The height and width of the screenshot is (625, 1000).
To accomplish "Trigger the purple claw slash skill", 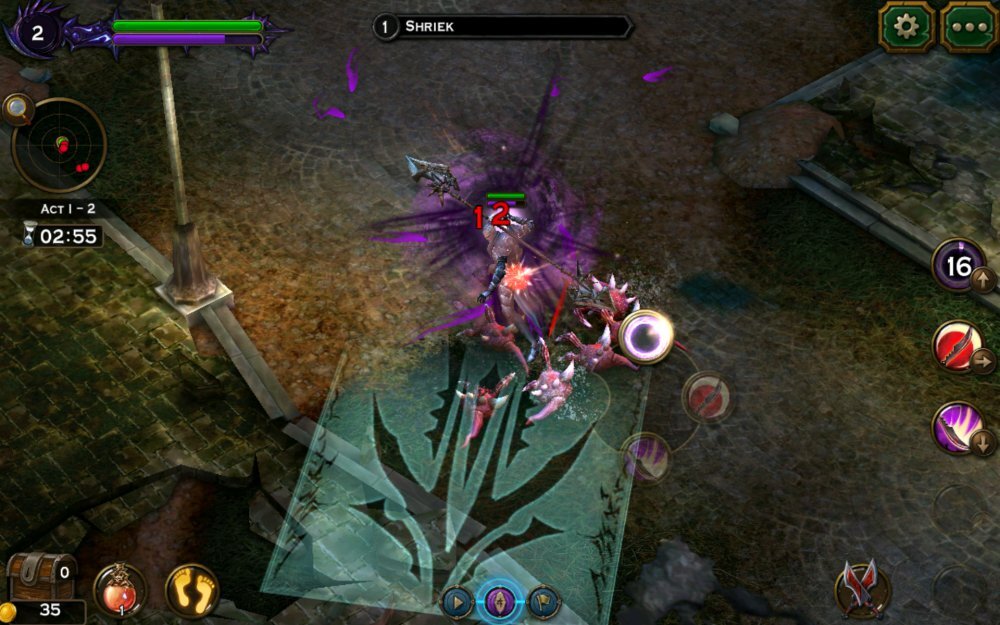I will click(x=960, y=428).
